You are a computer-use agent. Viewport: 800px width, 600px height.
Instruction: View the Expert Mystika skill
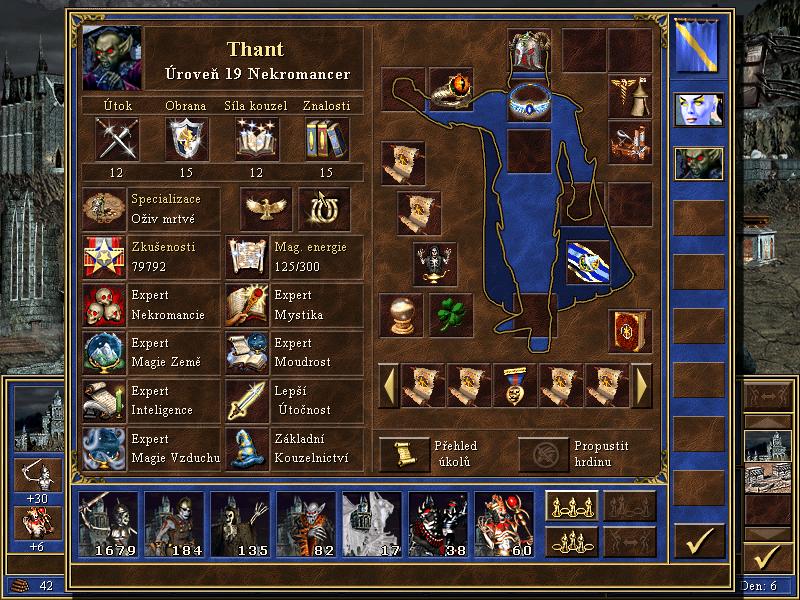[247, 305]
